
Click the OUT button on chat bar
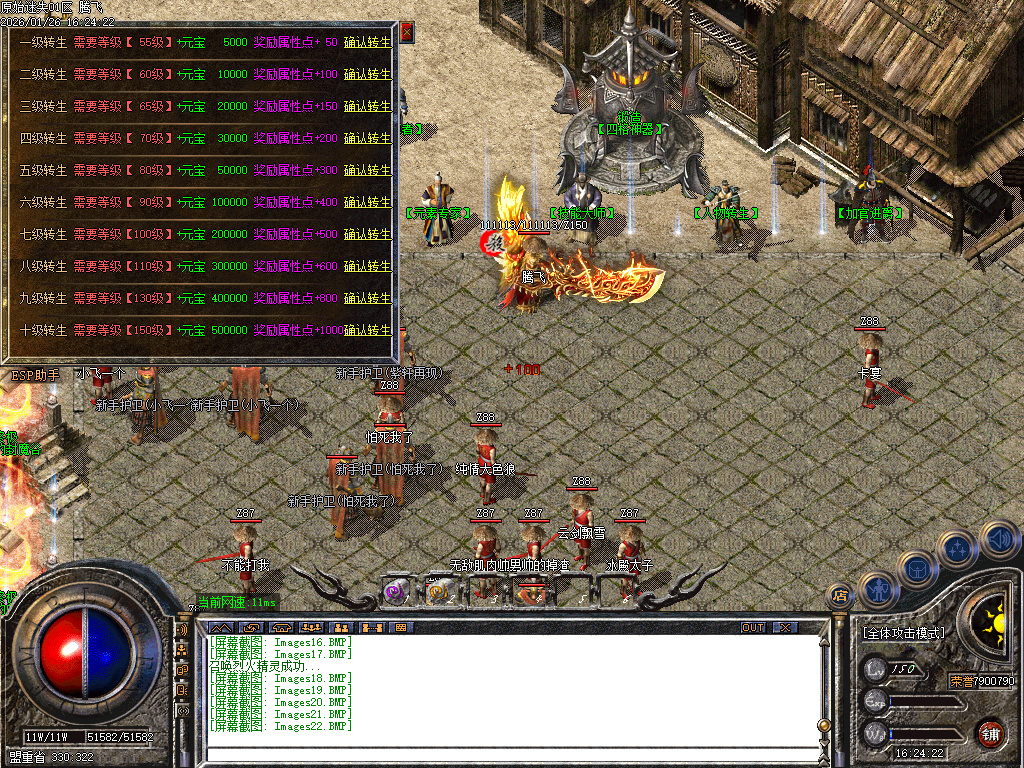pyautogui.click(x=753, y=627)
